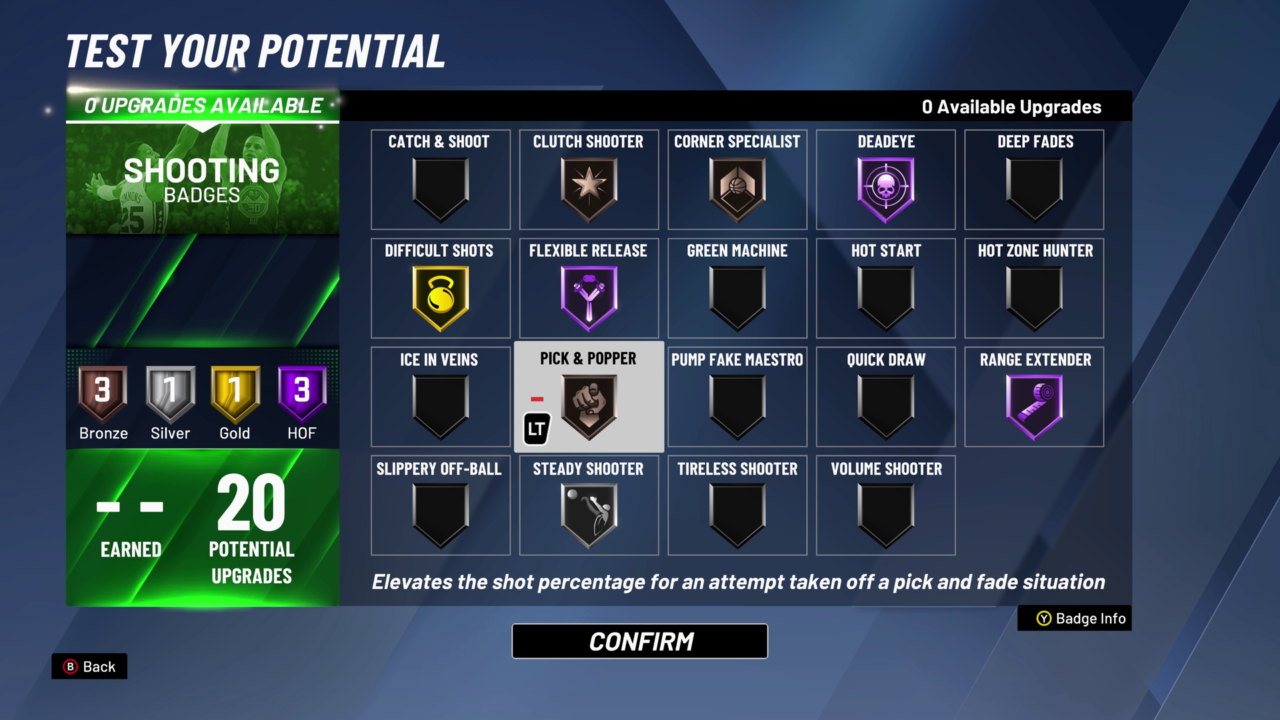Open the Volume Shooter badge

885,506
